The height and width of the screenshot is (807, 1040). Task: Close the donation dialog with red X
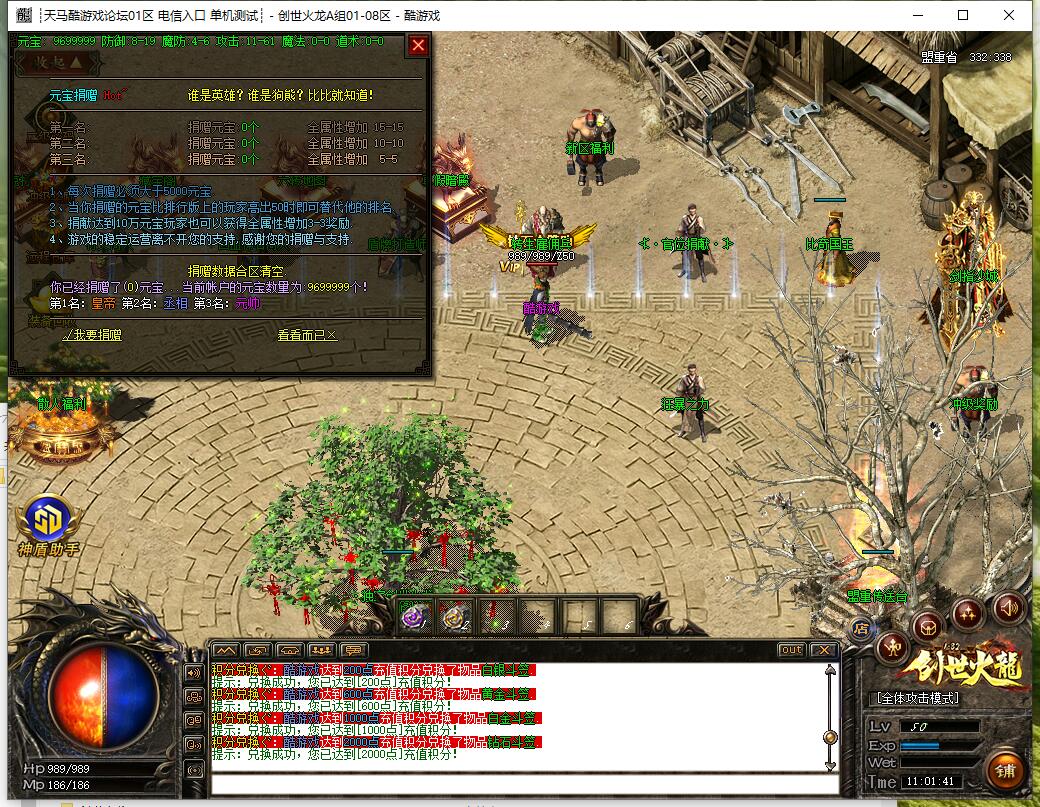pos(418,45)
